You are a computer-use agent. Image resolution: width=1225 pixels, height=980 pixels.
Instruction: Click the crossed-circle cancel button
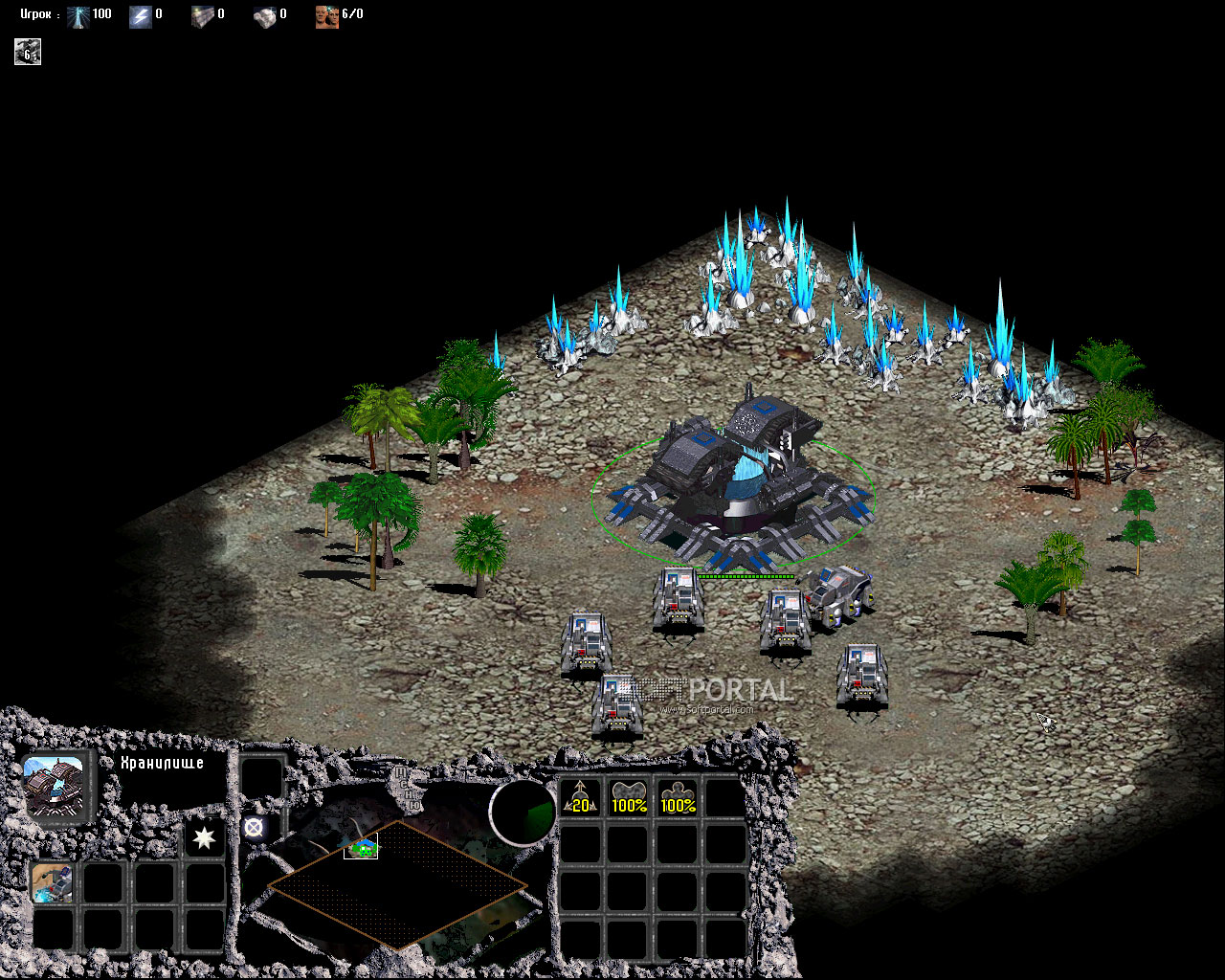click(254, 829)
